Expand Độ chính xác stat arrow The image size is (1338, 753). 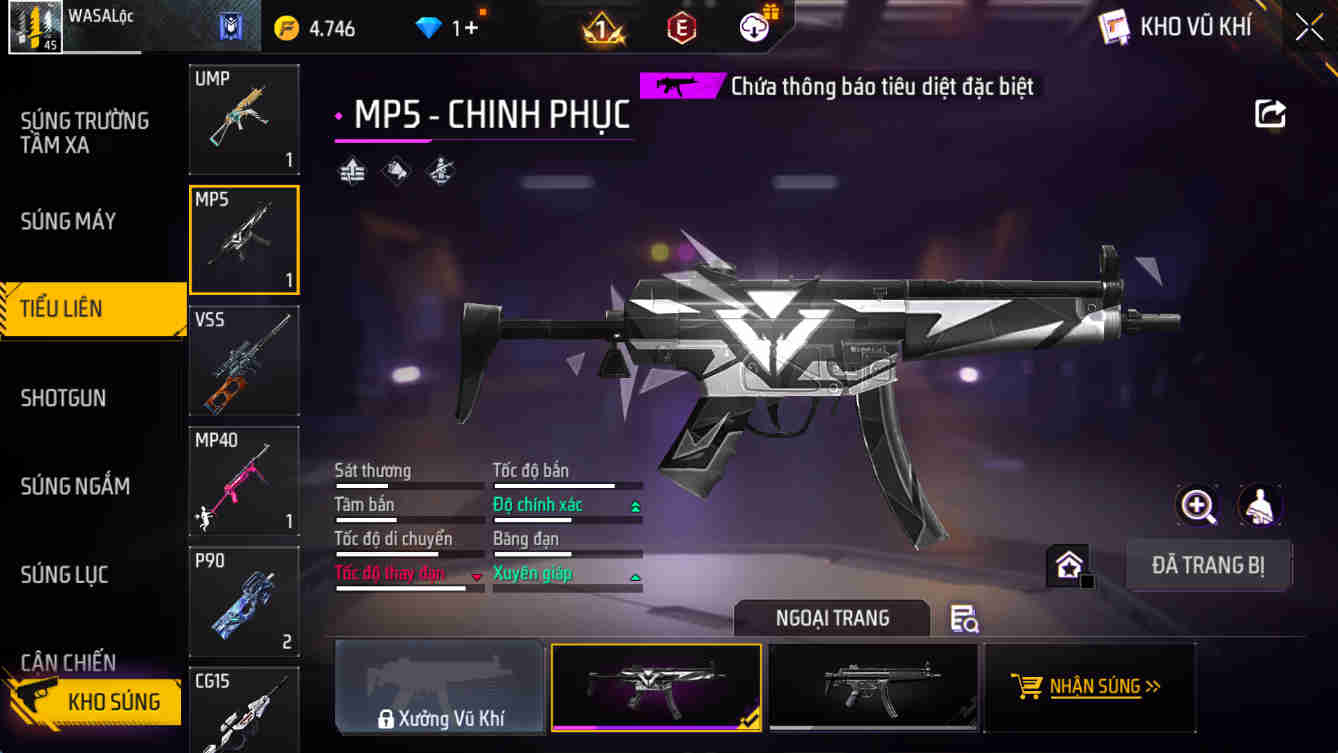[637, 506]
